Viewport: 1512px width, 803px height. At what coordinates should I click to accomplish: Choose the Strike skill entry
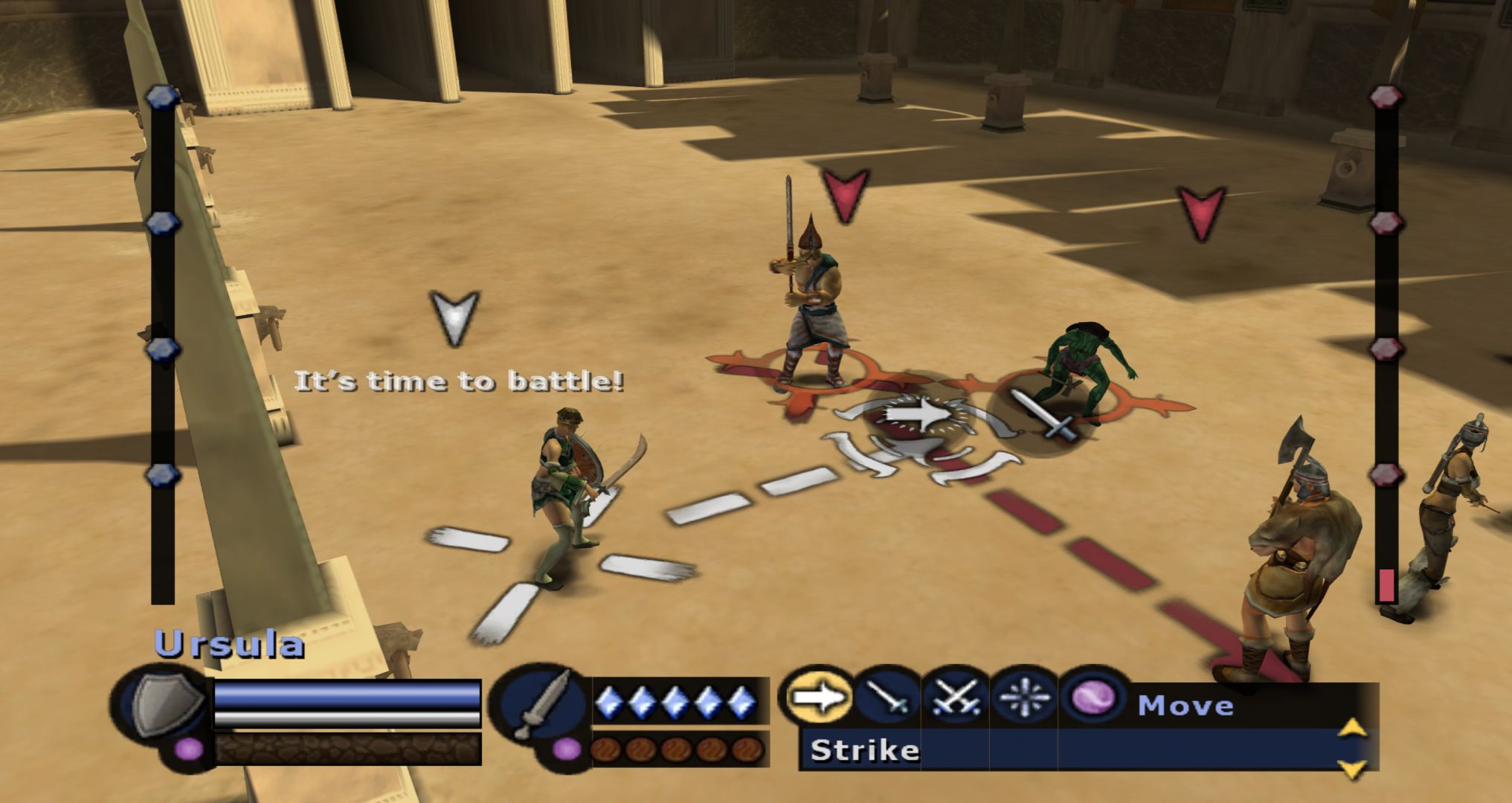pos(866,749)
